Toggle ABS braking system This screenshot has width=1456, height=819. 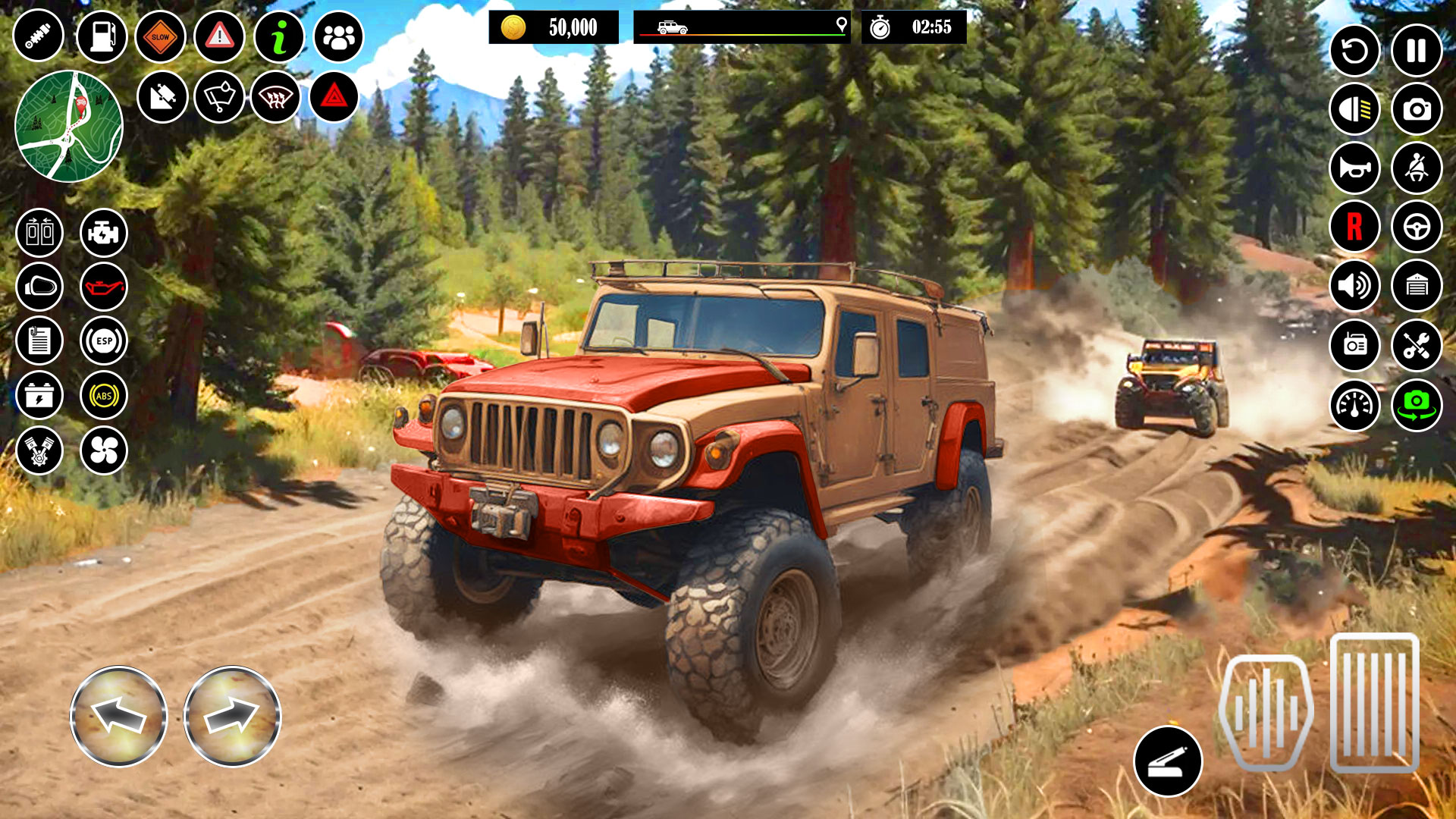point(104,393)
